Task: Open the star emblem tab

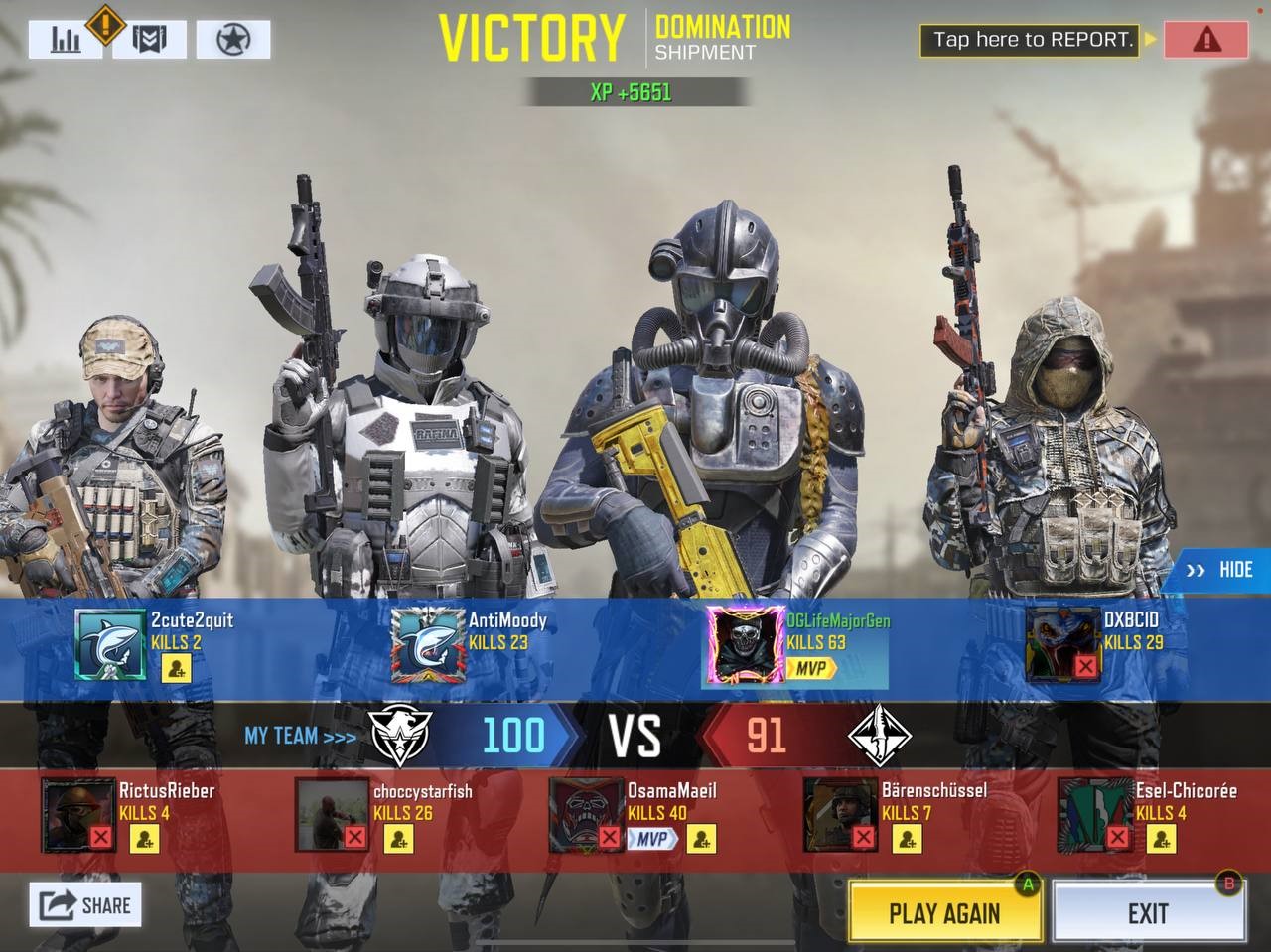Action: [x=233, y=40]
